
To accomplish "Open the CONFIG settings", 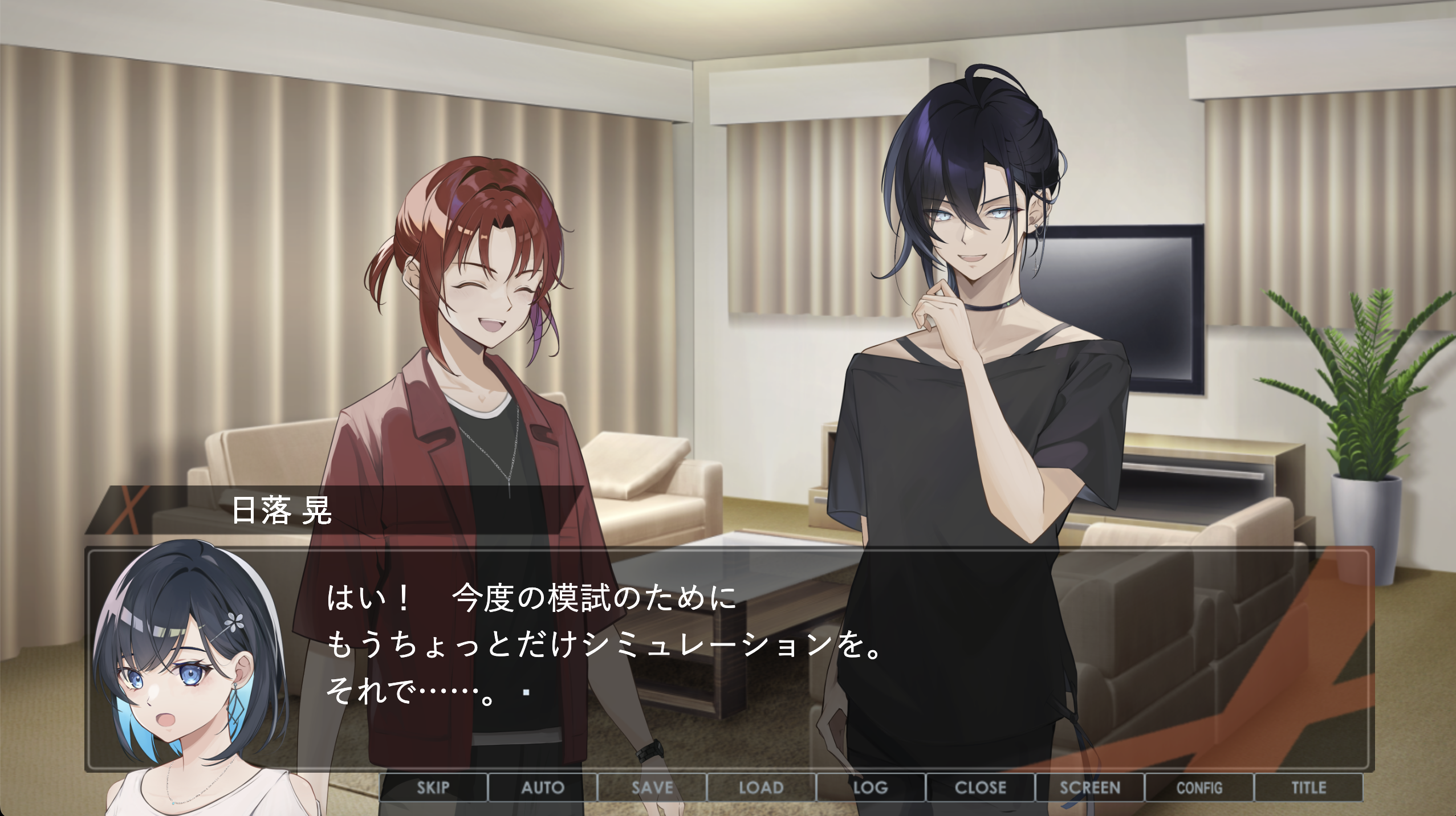I will point(1199,788).
